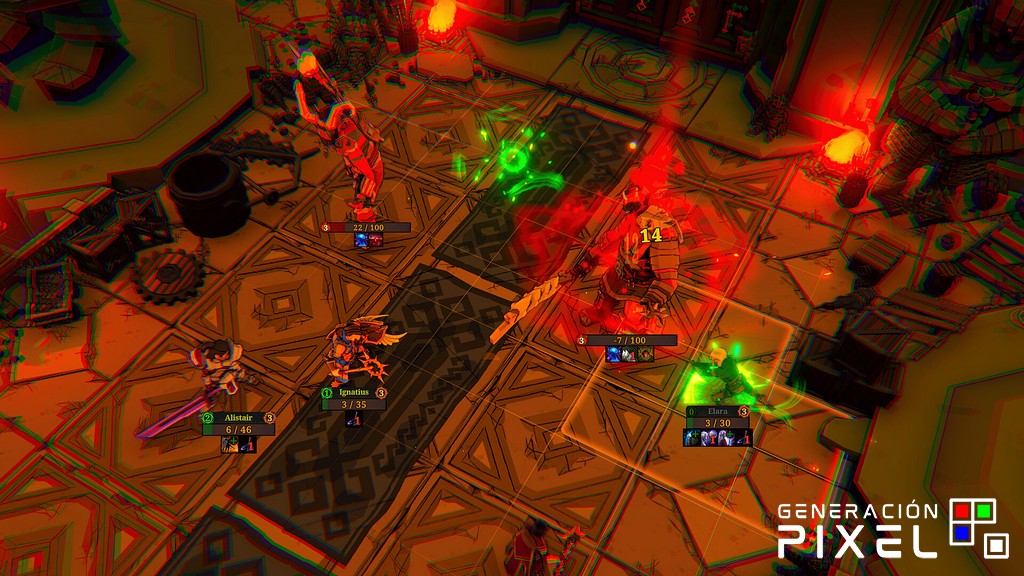
Task: Check blue mushroom status on the -7/100 enemy
Action: point(613,354)
